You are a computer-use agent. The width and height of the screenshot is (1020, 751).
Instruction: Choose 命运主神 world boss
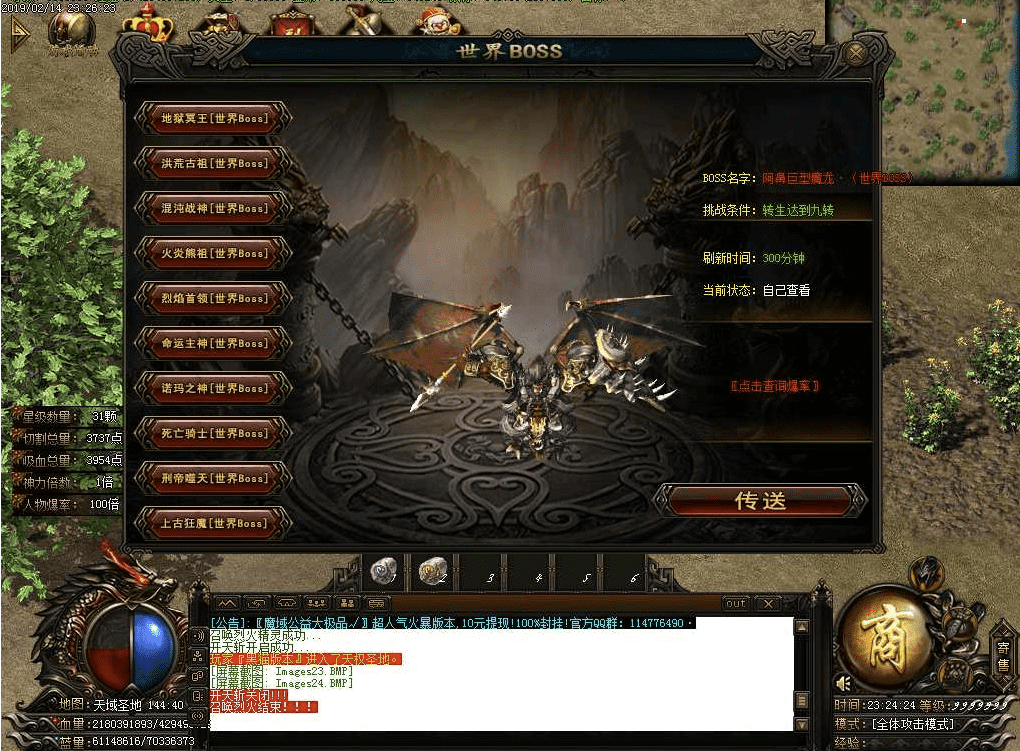point(214,343)
